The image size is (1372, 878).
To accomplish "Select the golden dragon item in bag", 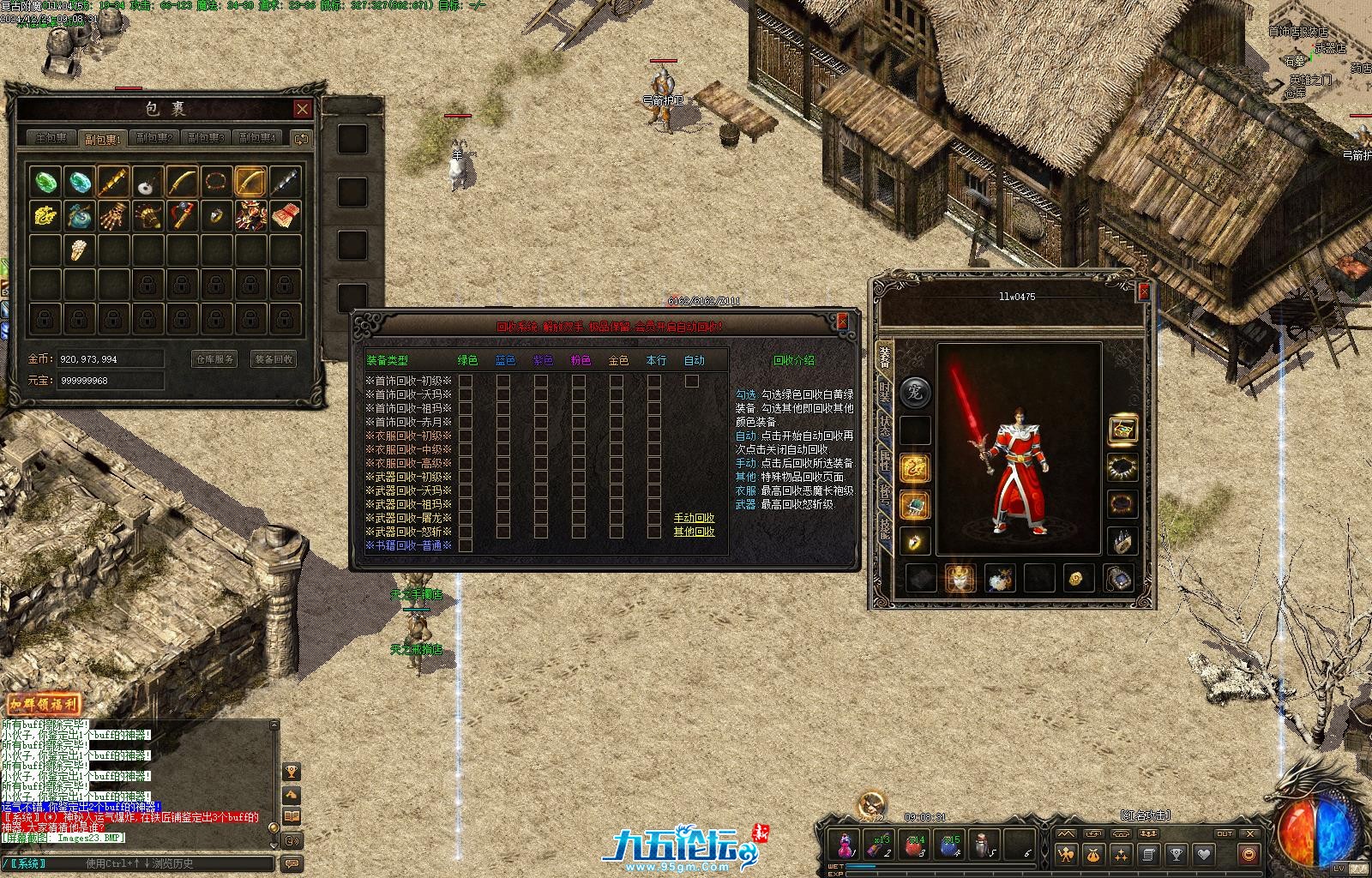I will (45, 215).
